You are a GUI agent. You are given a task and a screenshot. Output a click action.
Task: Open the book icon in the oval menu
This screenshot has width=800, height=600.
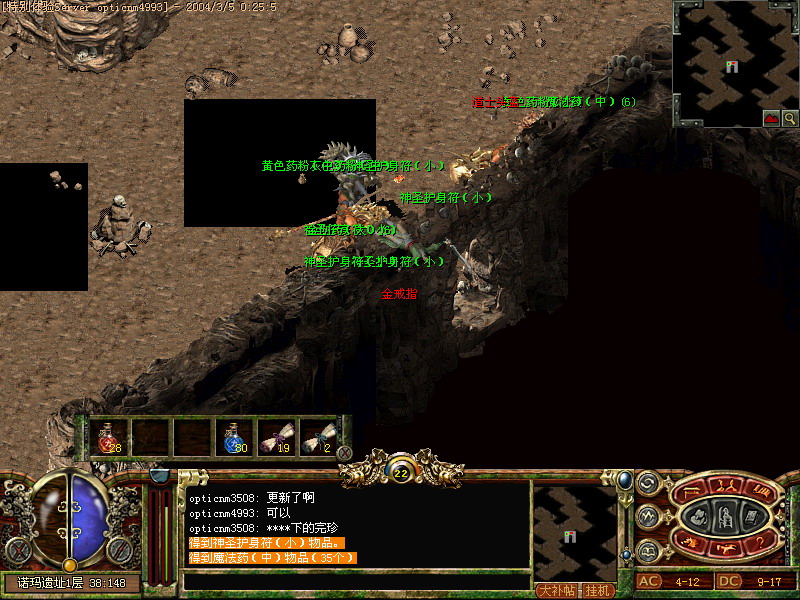pyautogui.click(x=753, y=516)
